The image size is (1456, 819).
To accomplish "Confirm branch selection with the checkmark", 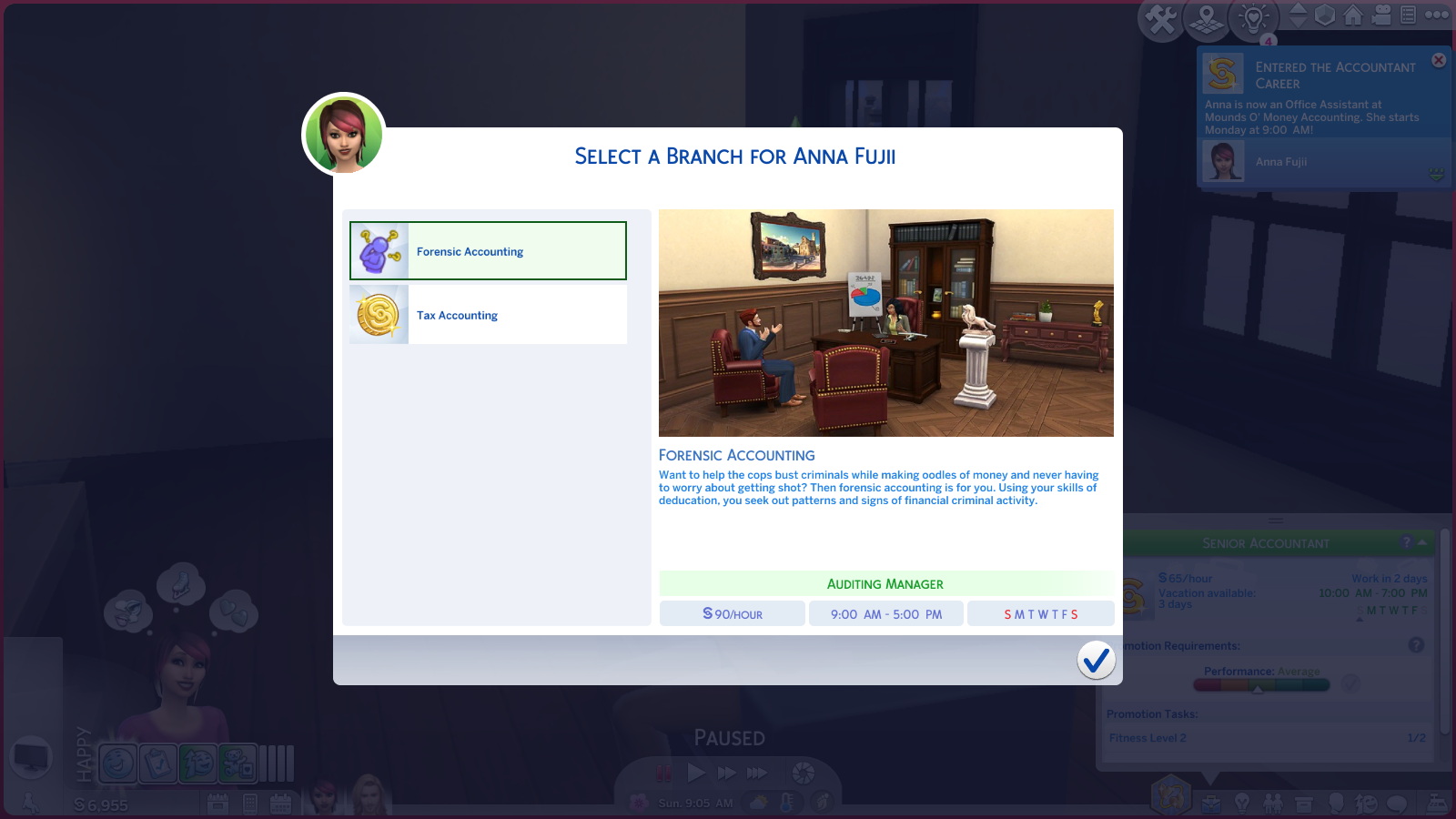I will click(1097, 662).
